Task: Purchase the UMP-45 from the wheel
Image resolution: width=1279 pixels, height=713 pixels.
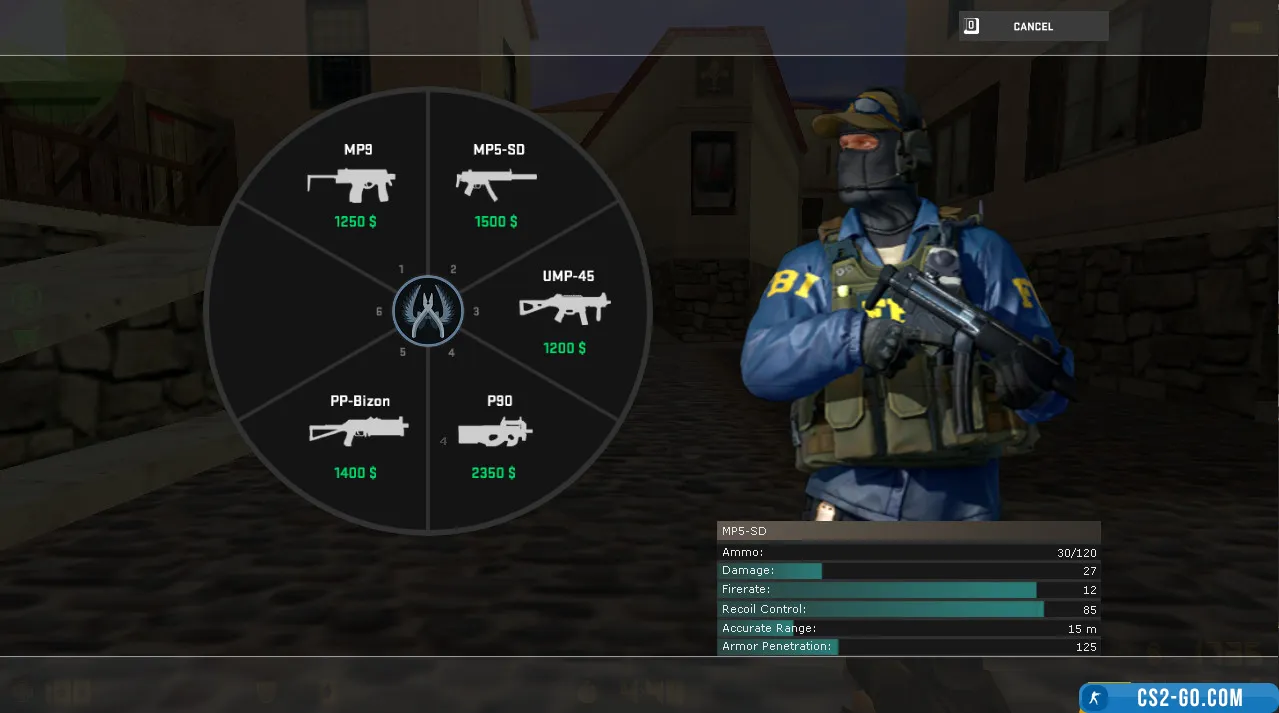Action: pos(565,311)
